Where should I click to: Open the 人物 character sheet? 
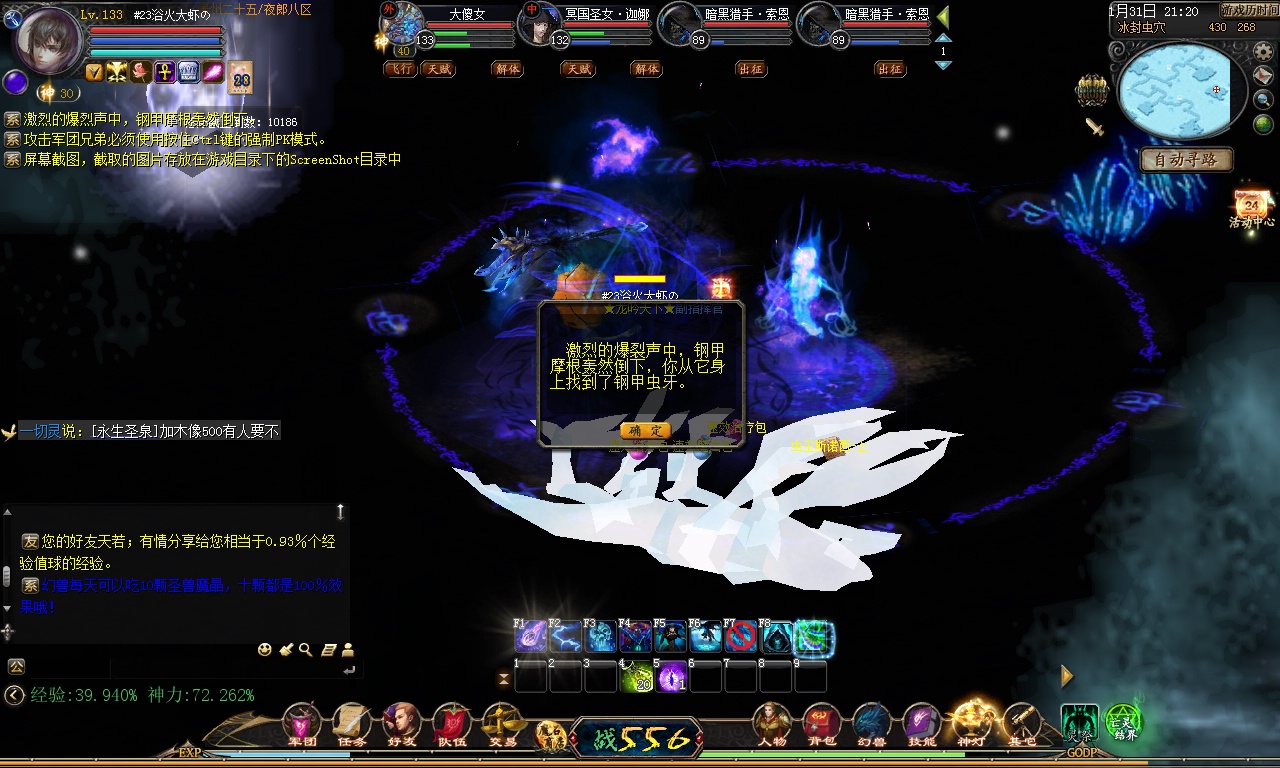(x=772, y=724)
